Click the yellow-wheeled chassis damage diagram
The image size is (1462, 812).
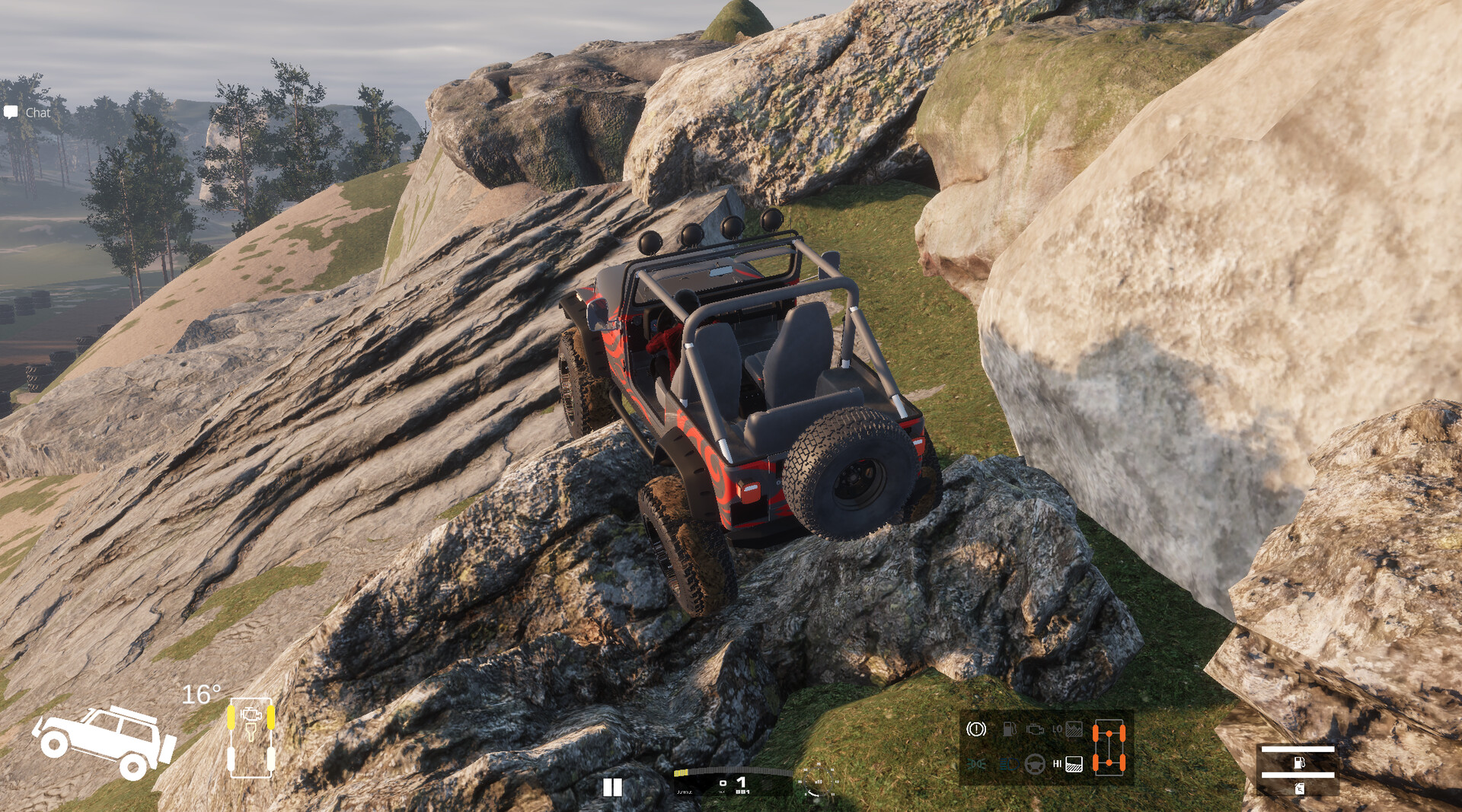251,737
